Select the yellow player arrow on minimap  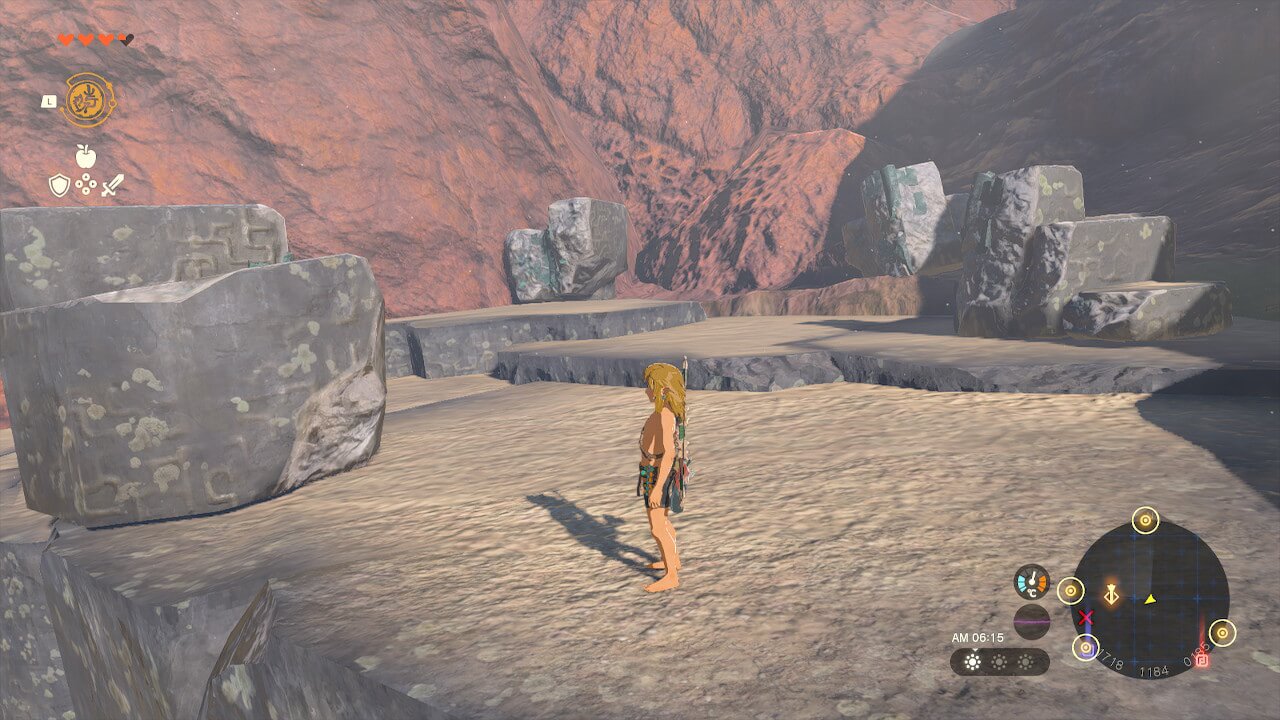[x=1150, y=599]
